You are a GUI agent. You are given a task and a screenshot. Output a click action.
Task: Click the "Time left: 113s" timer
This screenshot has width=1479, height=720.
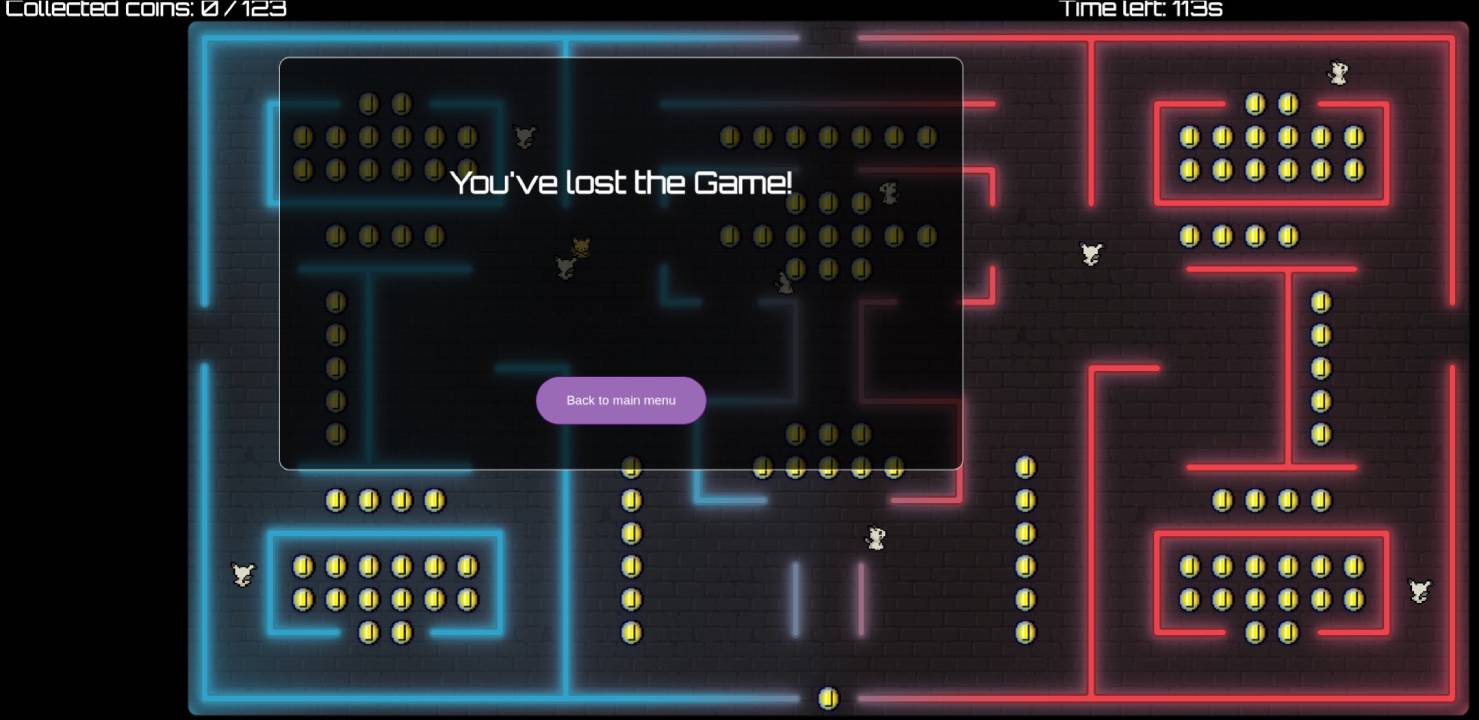[1142, 10]
